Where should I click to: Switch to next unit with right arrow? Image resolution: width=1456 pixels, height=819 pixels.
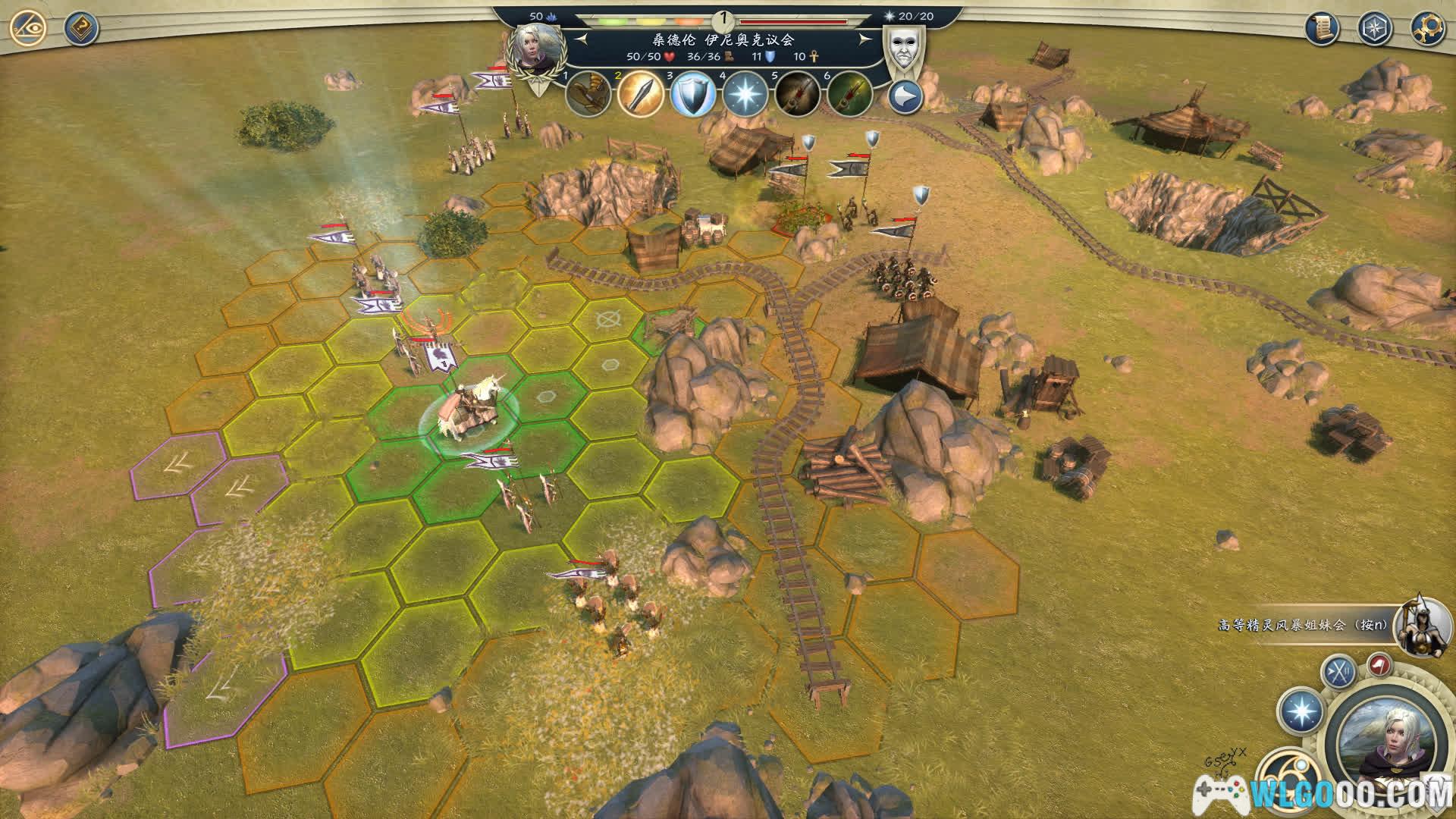[864, 39]
